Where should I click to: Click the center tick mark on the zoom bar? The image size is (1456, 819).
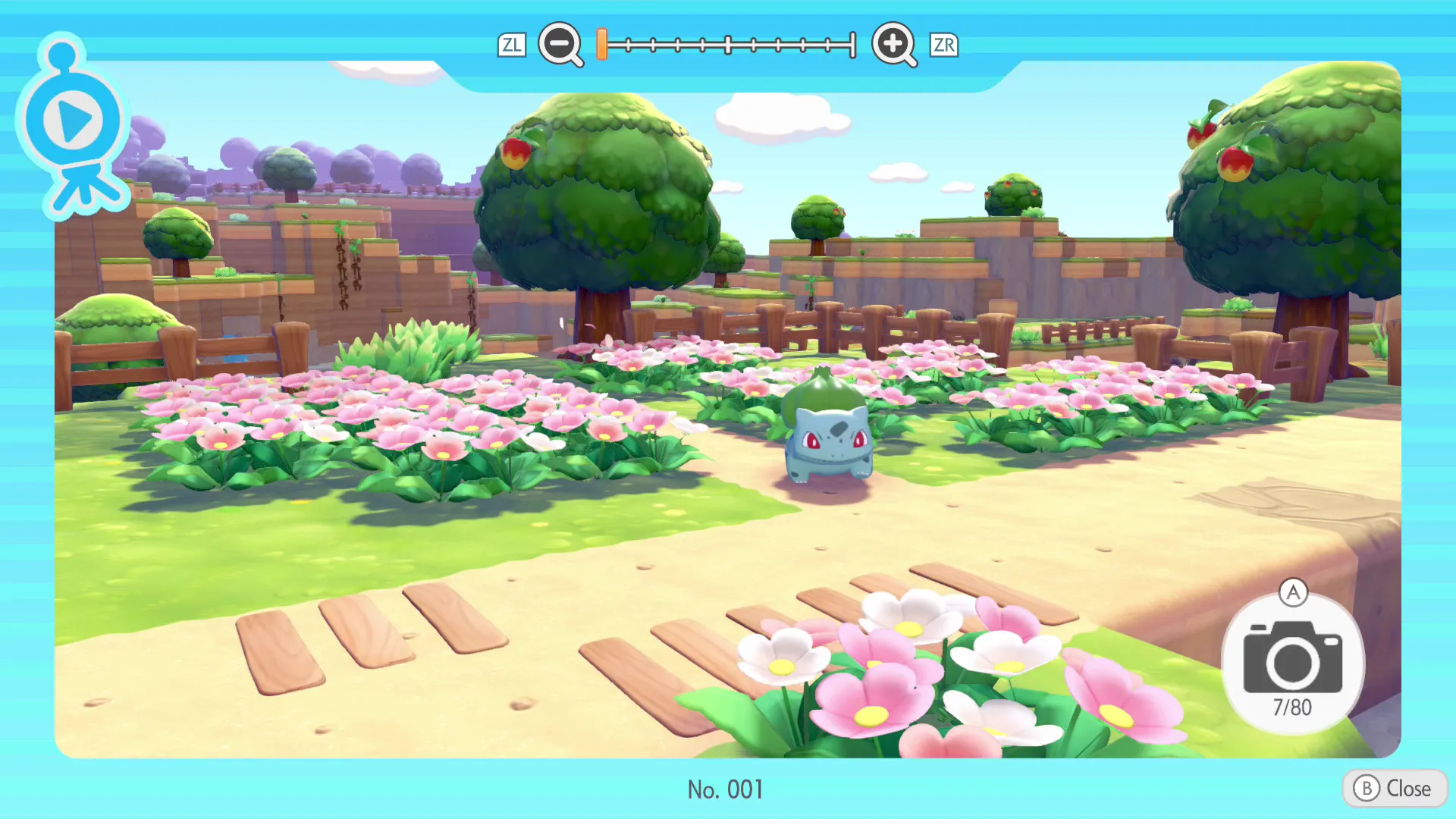click(728, 45)
